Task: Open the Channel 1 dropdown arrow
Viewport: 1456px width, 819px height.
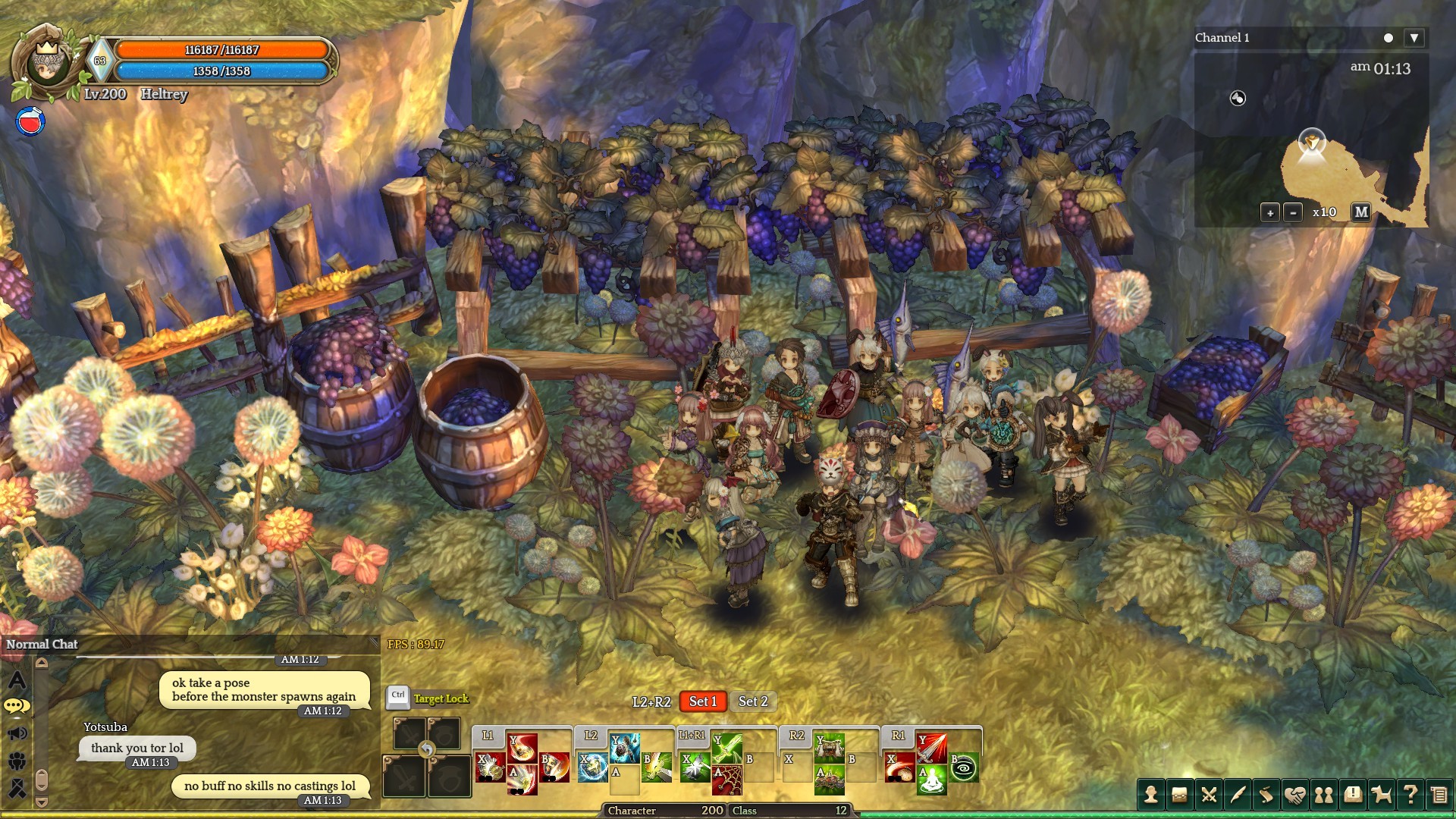Action: (1414, 38)
